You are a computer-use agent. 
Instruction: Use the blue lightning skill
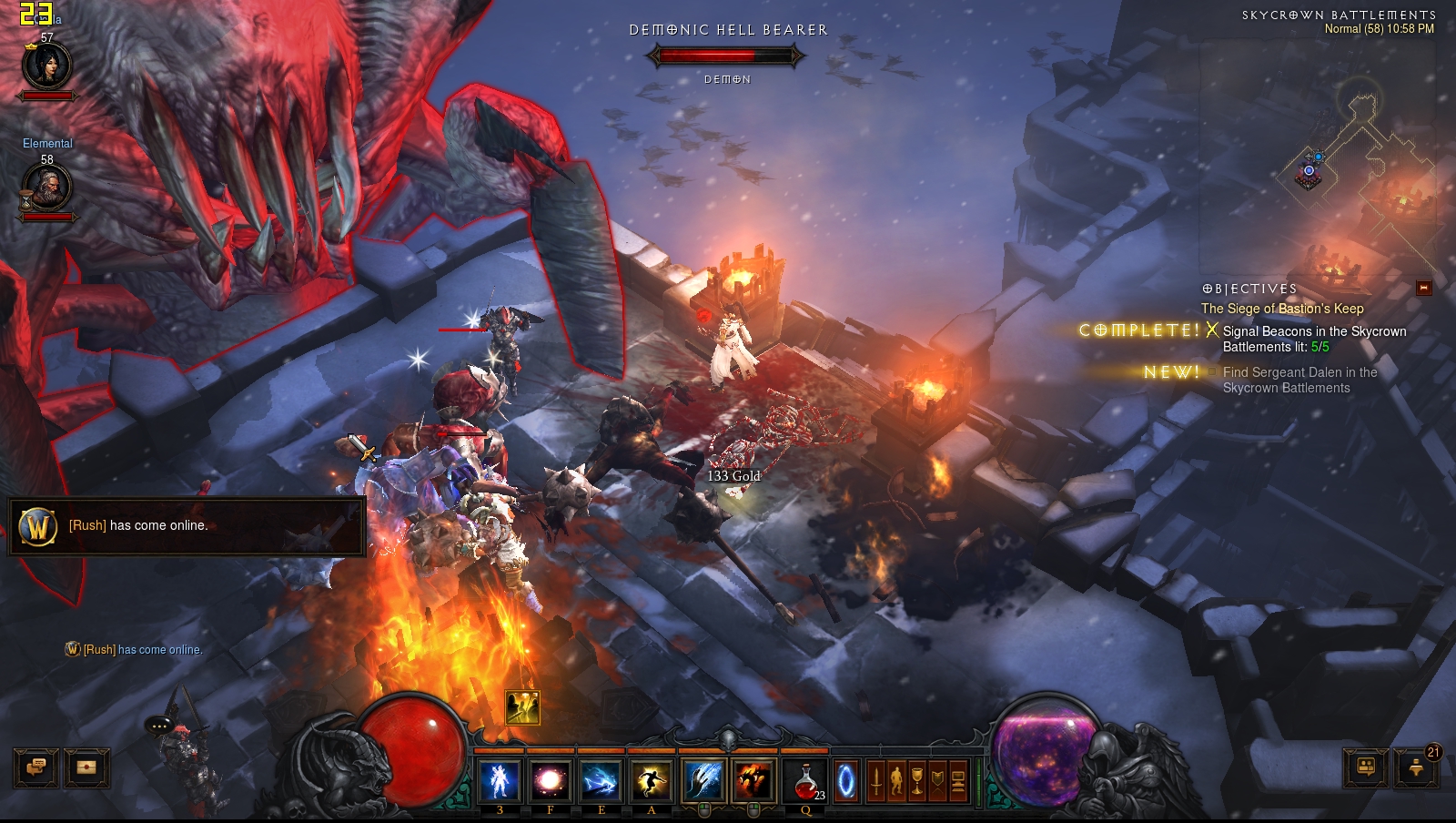[601, 781]
